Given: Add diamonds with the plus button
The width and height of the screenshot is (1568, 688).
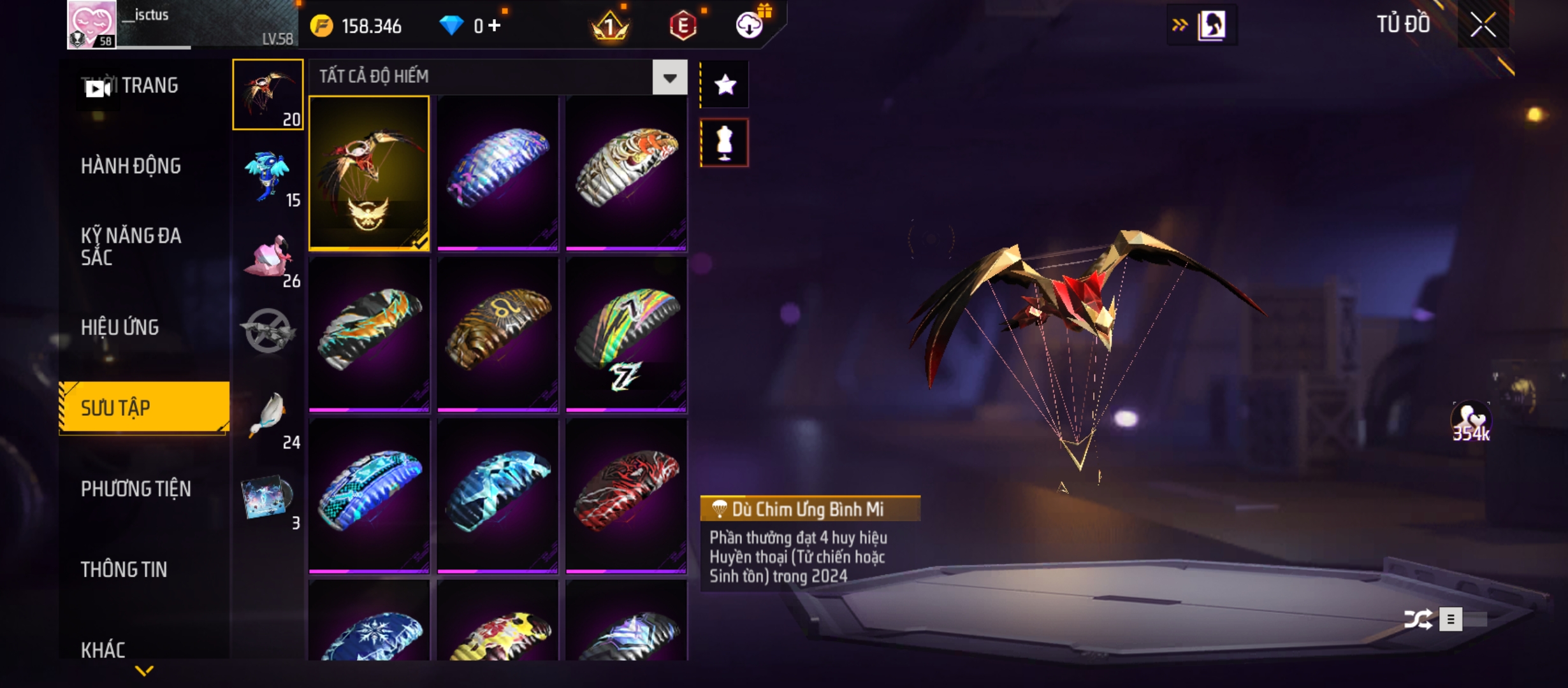Looking at the screenshot, I should (x=495, y=25).
